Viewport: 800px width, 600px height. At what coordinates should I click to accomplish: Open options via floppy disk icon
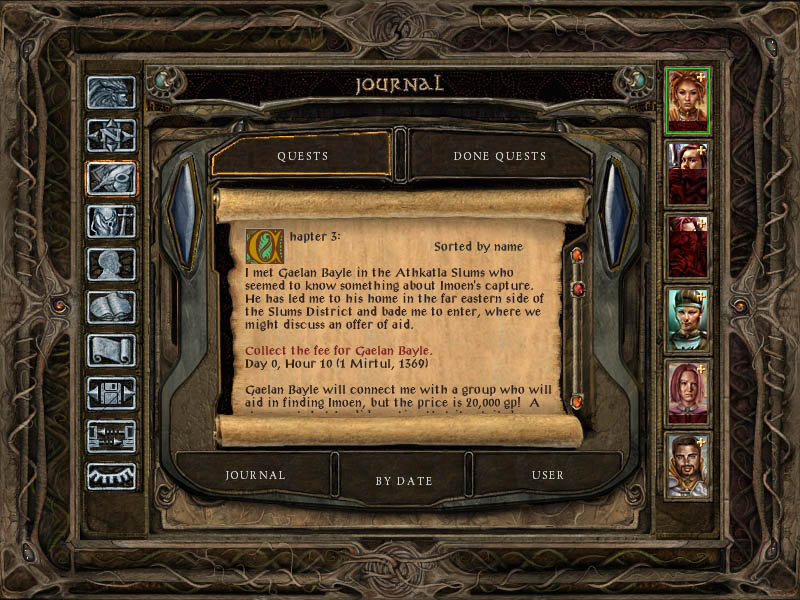tap(111, 393)
